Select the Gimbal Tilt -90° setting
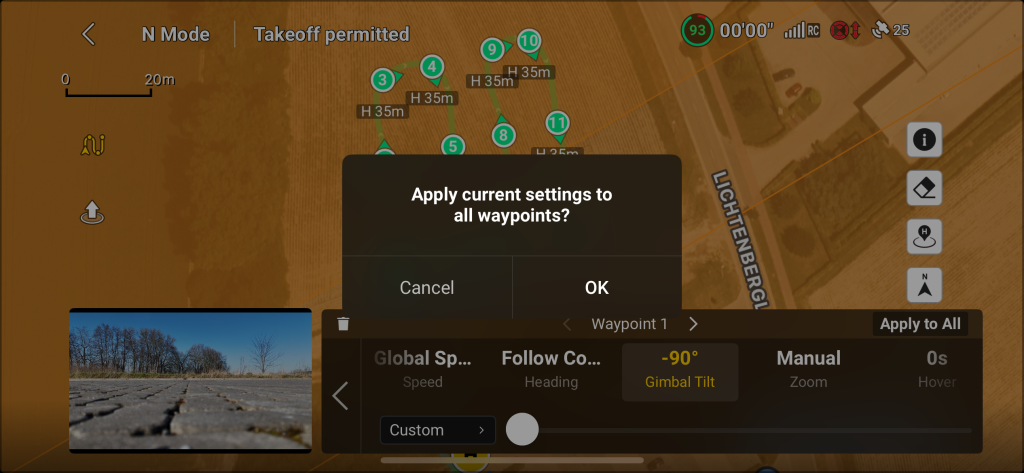The width and height of the screenshot is (1024, 473). click(680, 368)
